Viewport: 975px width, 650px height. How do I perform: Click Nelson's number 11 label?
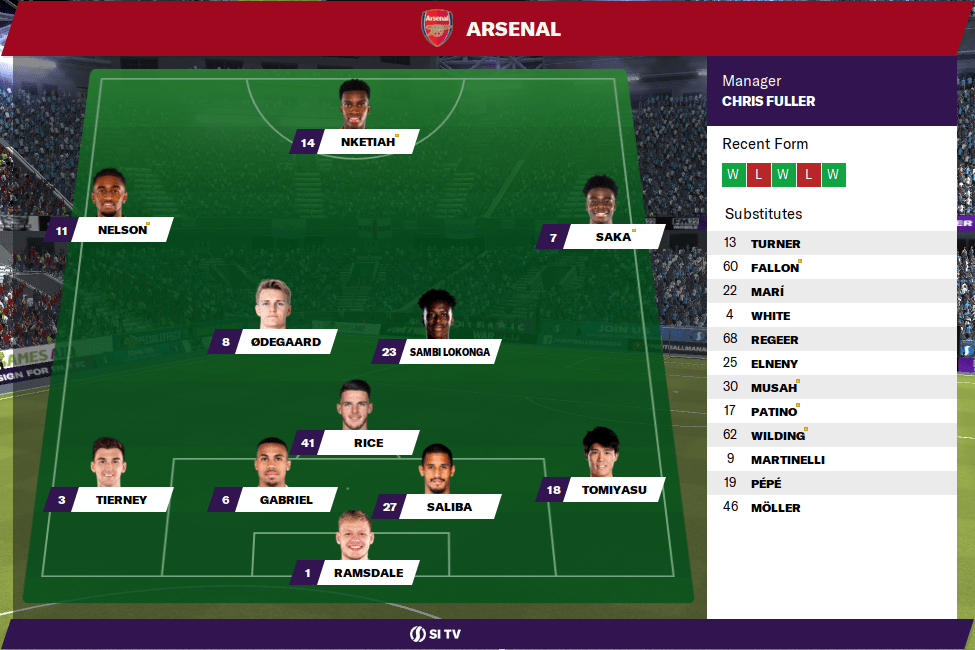[62, 231]
